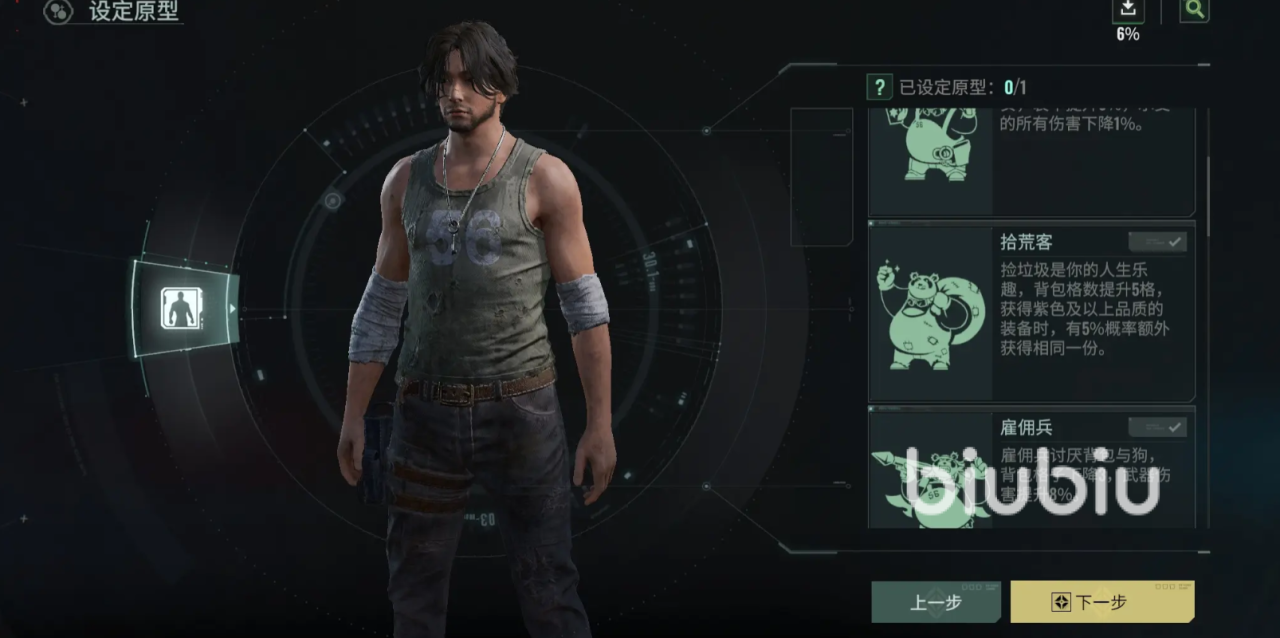The image size is (1280, 638).
Task: Click the 设定原型 header icon
Action: (x=58, y=12)
